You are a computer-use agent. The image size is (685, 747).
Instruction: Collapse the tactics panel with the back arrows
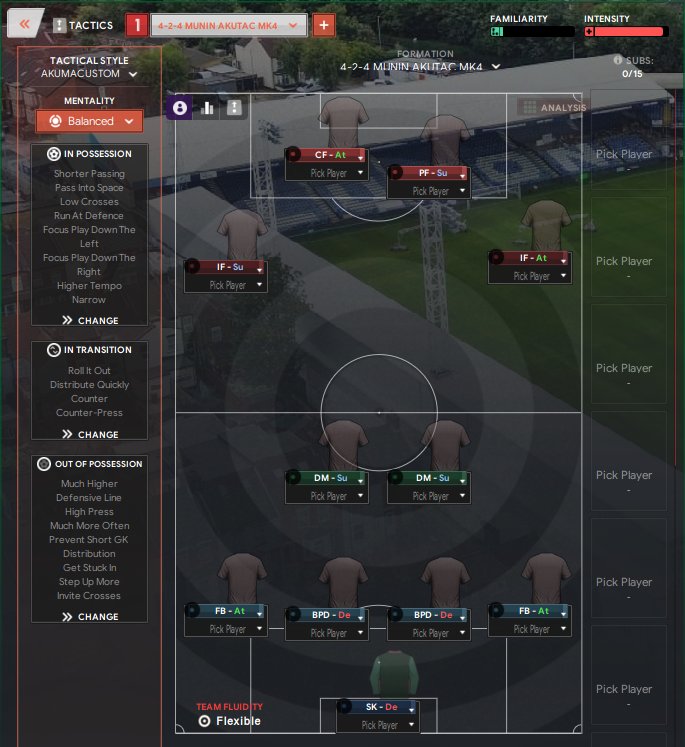coord(25,24)
